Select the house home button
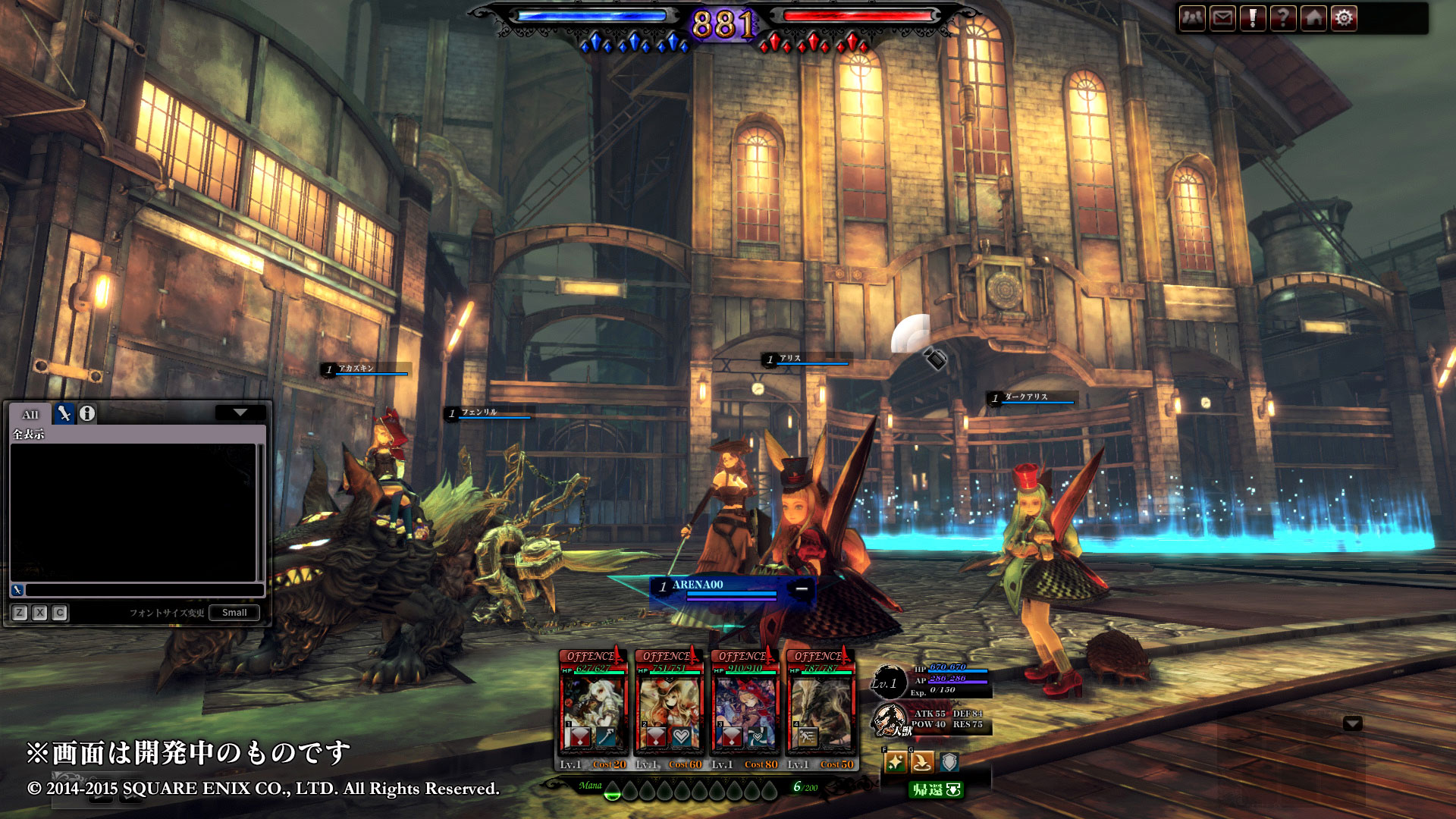Image resolution: width=1456 pixels, height=819 pixels. 1313,18
